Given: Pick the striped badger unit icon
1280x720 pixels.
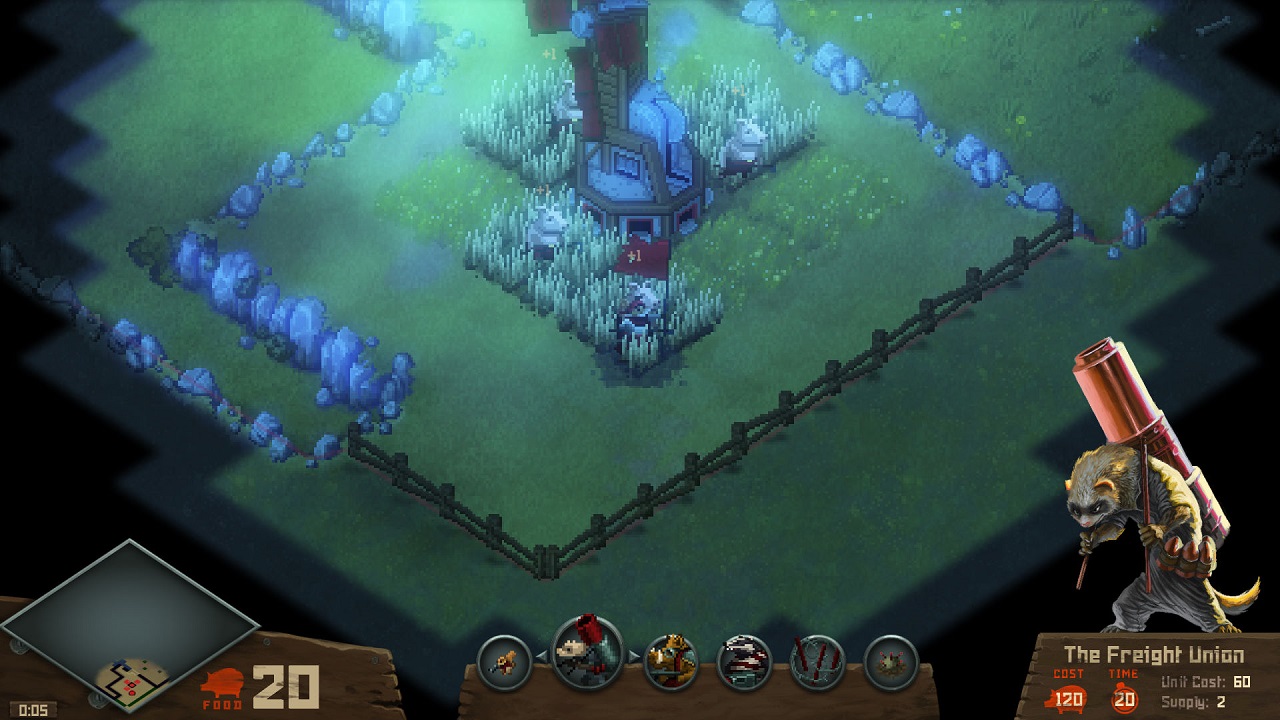Looking at the screenshot, I should (745, 661).
